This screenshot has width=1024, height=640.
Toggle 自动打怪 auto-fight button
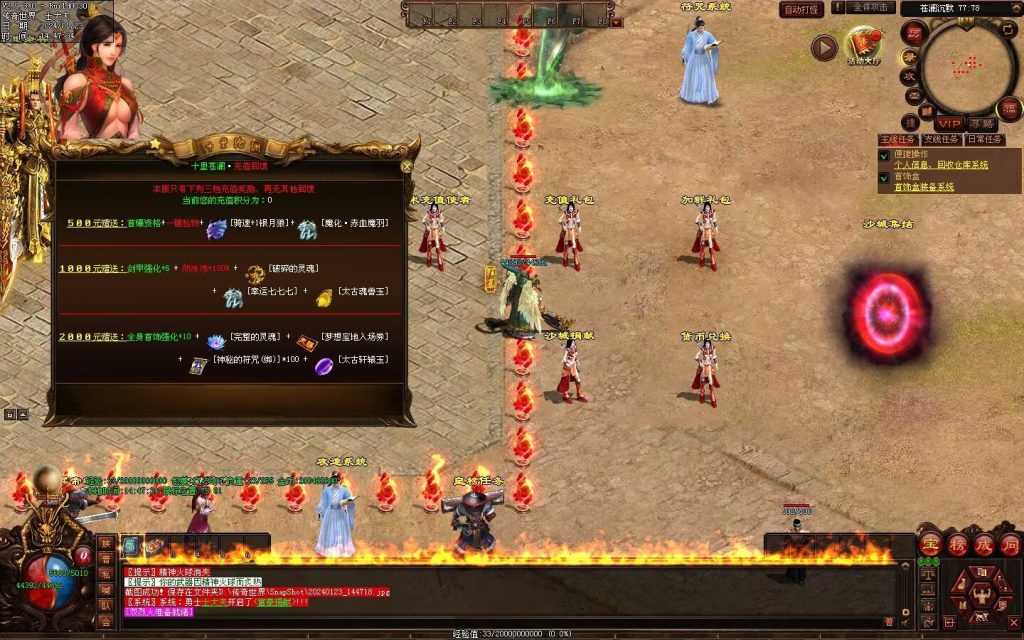point(802,9)
